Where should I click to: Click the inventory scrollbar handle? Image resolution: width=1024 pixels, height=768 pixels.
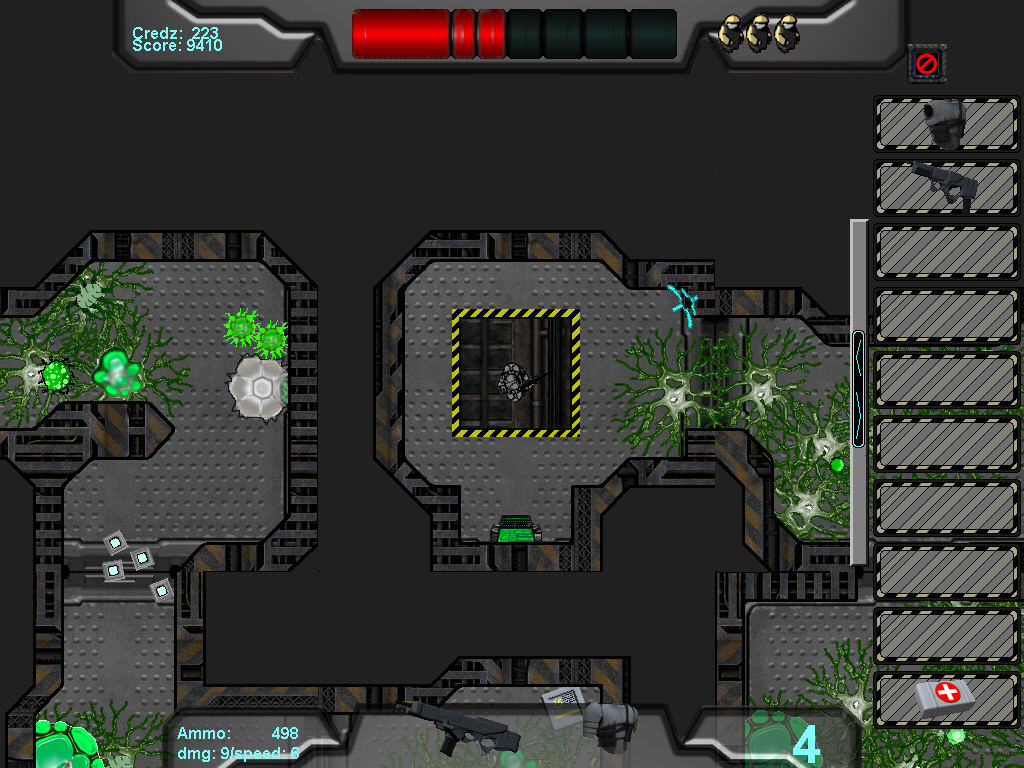858,390
